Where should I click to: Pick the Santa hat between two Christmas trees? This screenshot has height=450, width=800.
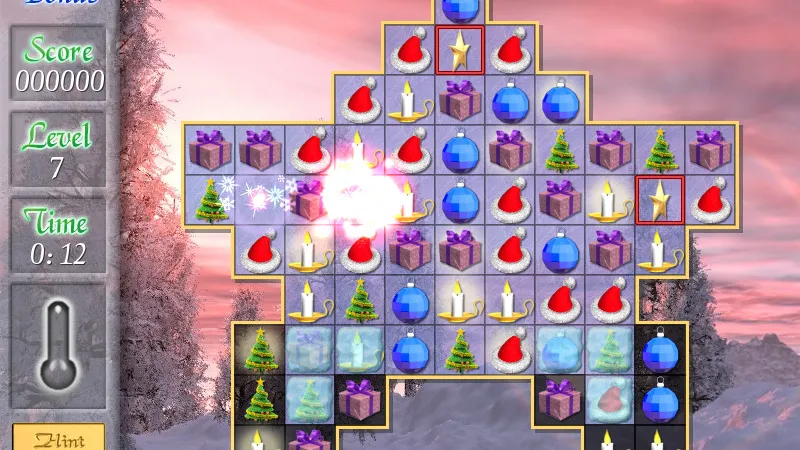[x=510, y=349]
